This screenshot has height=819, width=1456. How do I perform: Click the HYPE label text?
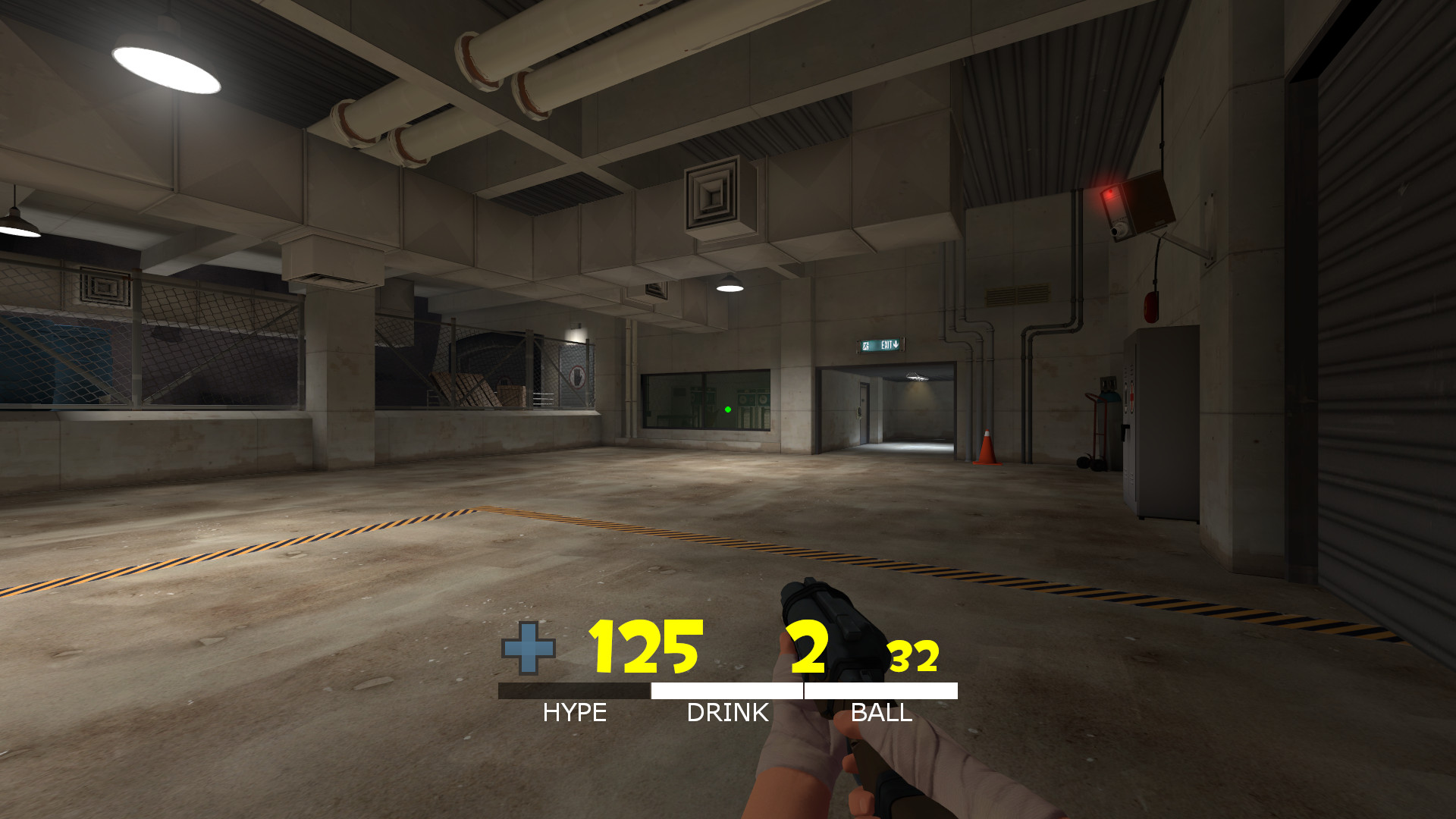[x=574, y=711]
